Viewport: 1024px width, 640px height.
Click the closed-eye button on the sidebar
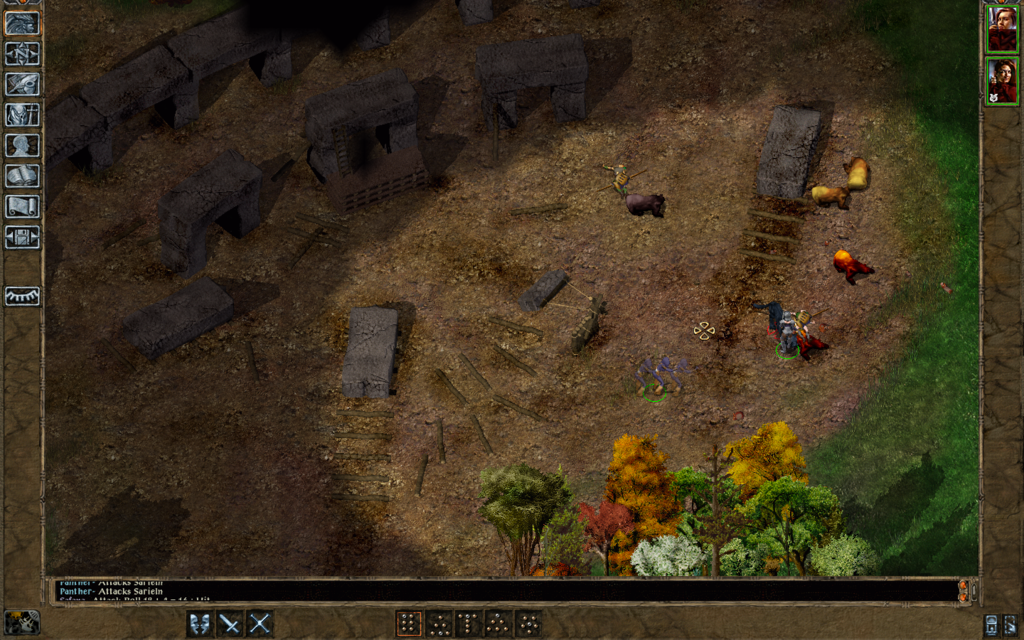point(22,296)
